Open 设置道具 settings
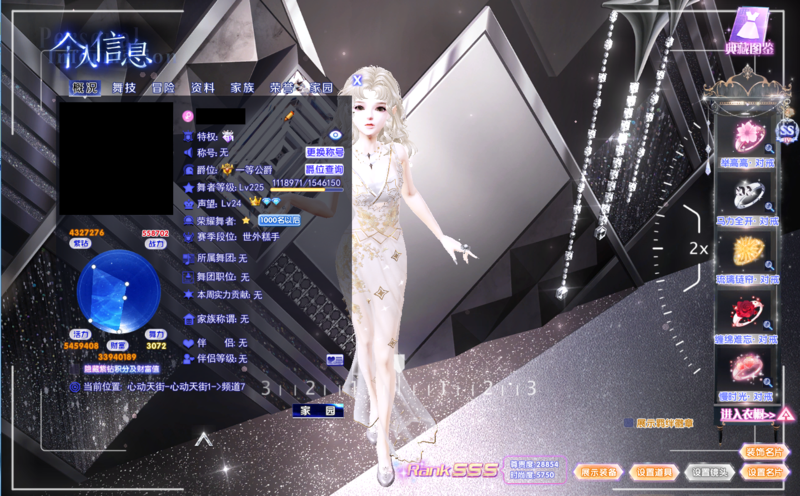800x496 pixels. (x=655, y=472)
